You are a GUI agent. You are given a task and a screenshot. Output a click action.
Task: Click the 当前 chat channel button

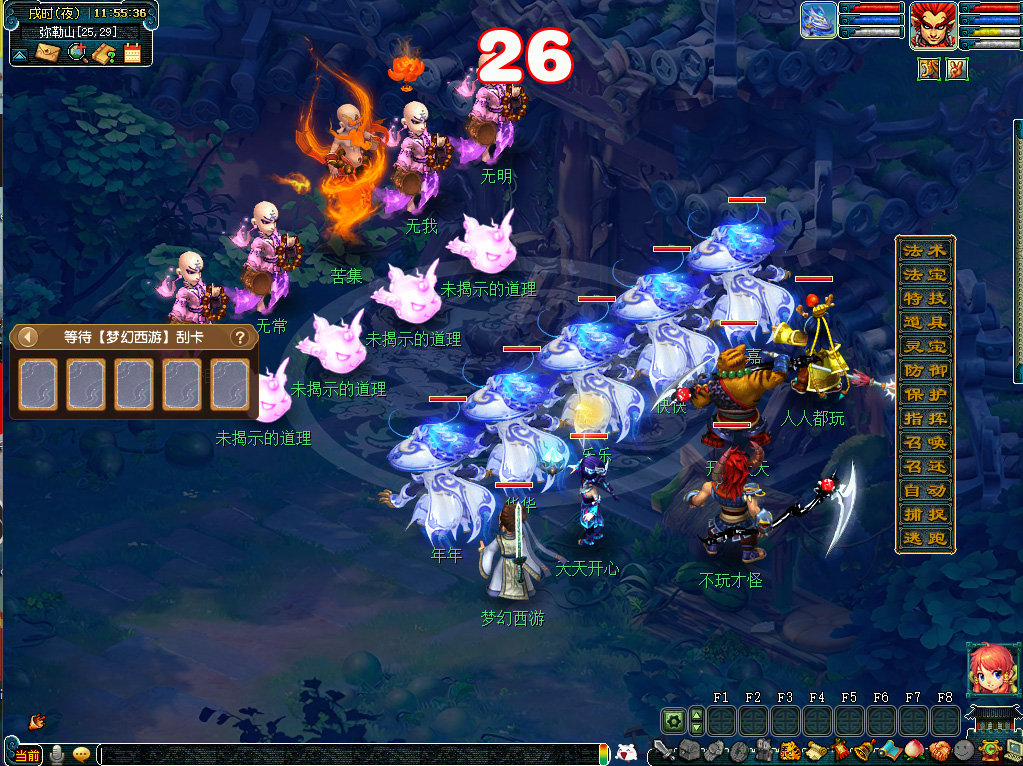click(x=28, y=755)
